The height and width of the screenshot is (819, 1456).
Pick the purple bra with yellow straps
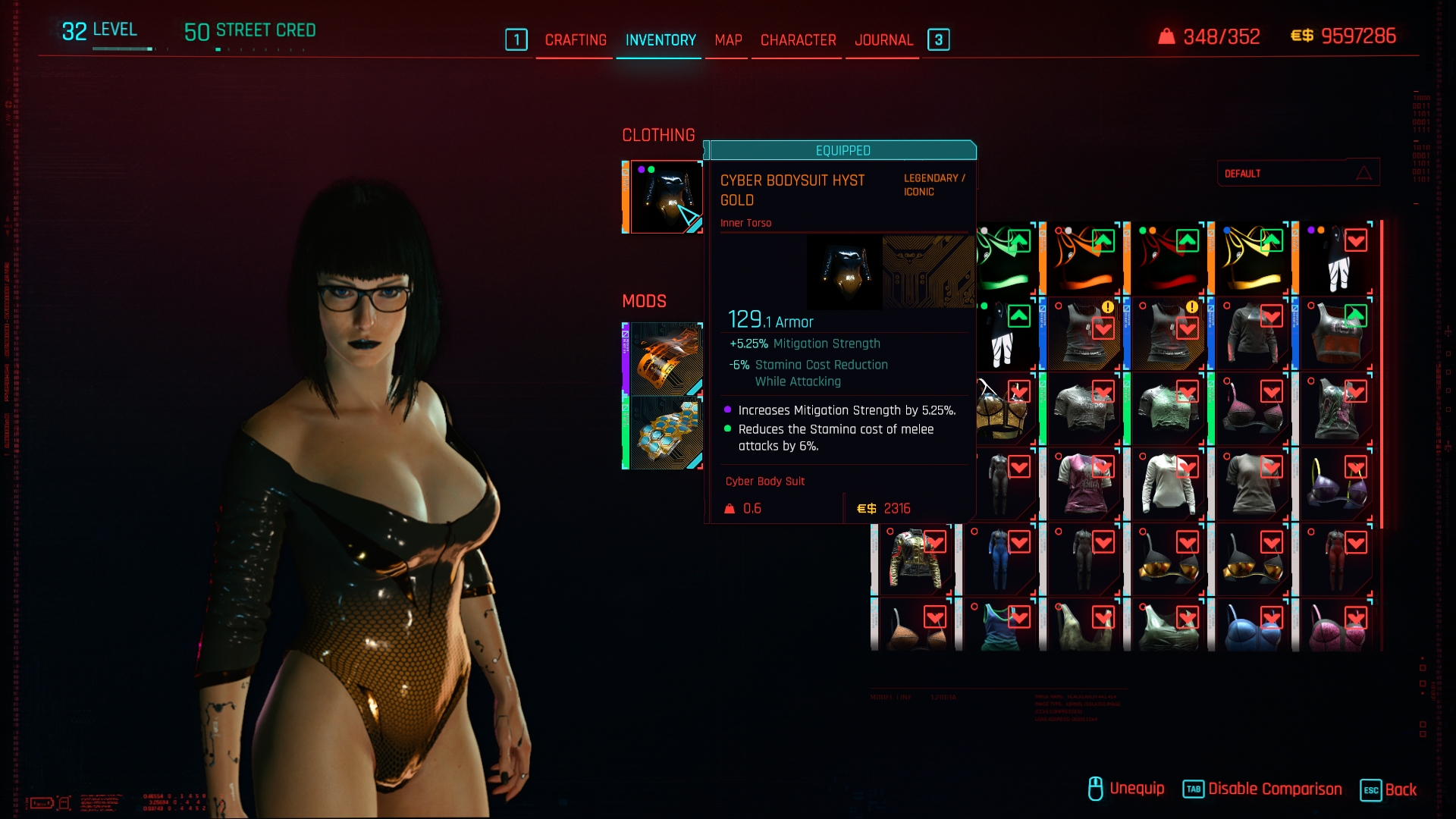(x=1336, y=484)
